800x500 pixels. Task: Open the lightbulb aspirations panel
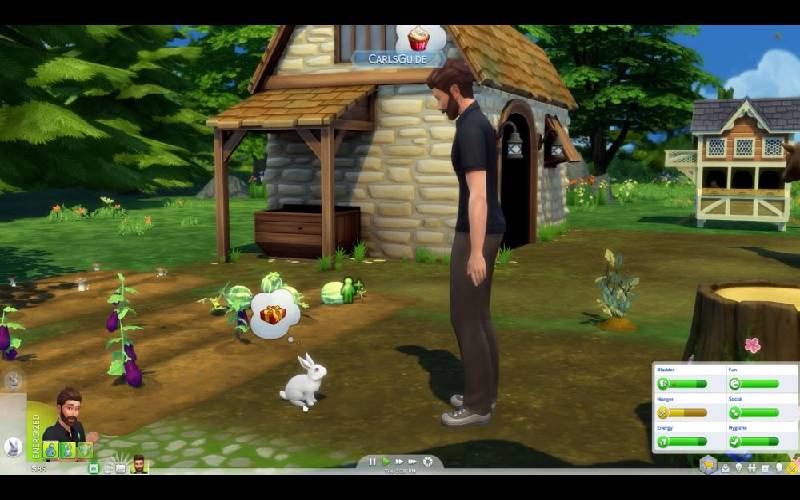coord(741,467)
